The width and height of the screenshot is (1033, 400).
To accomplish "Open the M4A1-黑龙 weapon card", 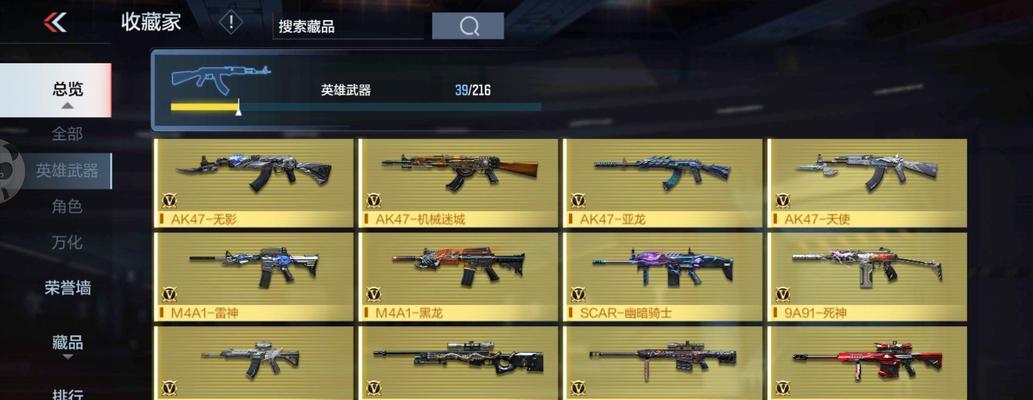I will pyautogui.click(x=459, y=276).
